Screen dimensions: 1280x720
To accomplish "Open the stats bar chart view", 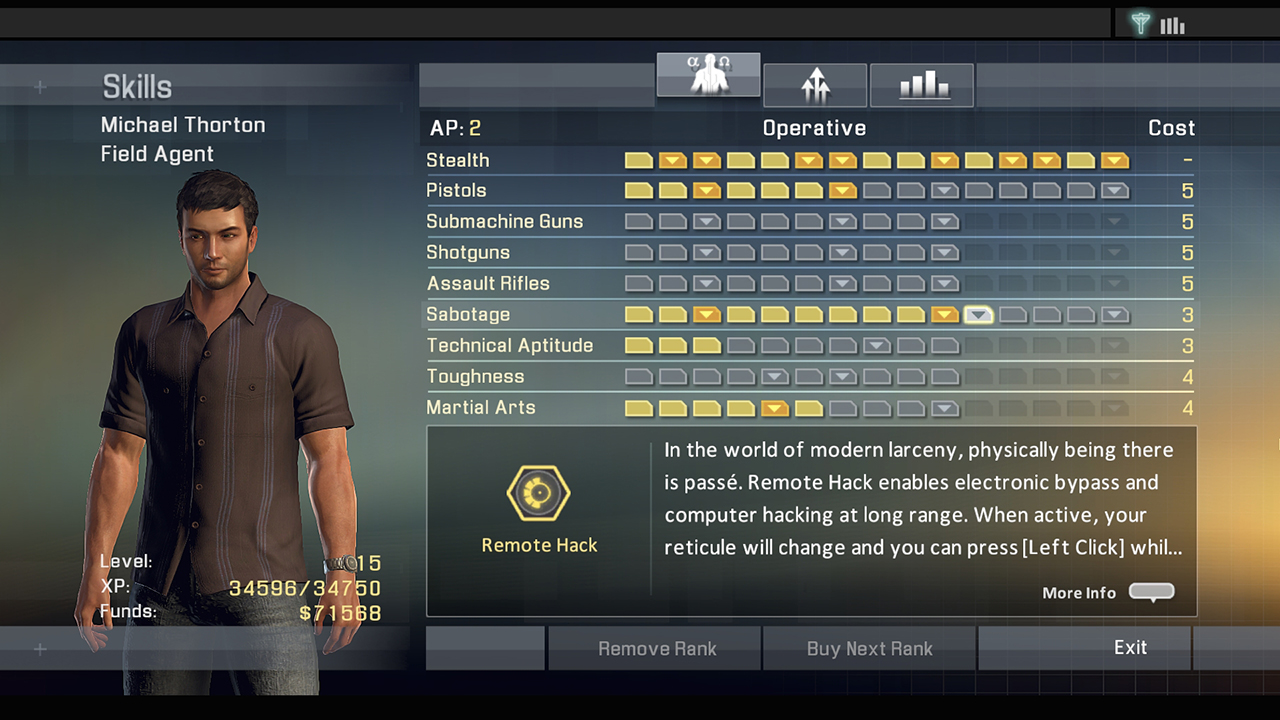I will pos(921,85).
